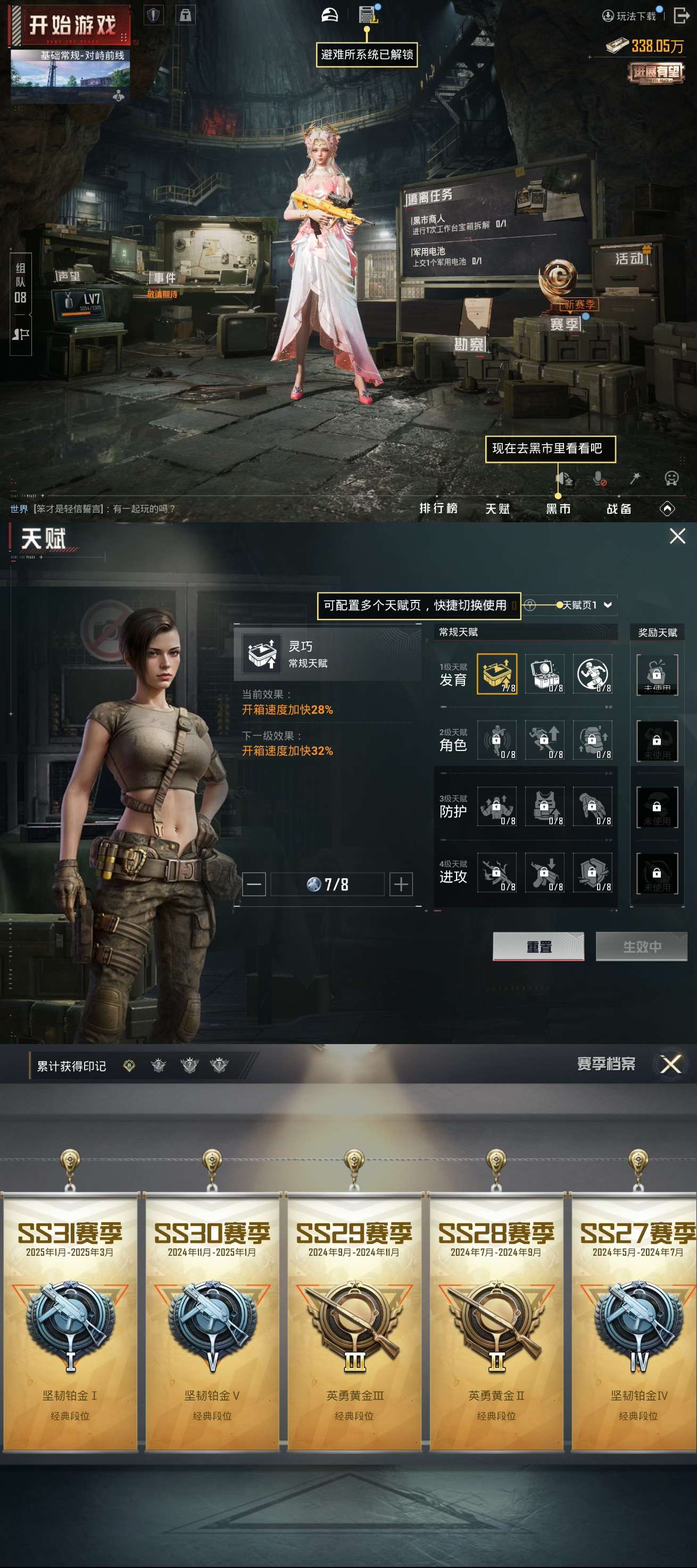Screen dimensions: 697x1568
Task: Close the 天赋 talent panel
Action: coord(677,536)
